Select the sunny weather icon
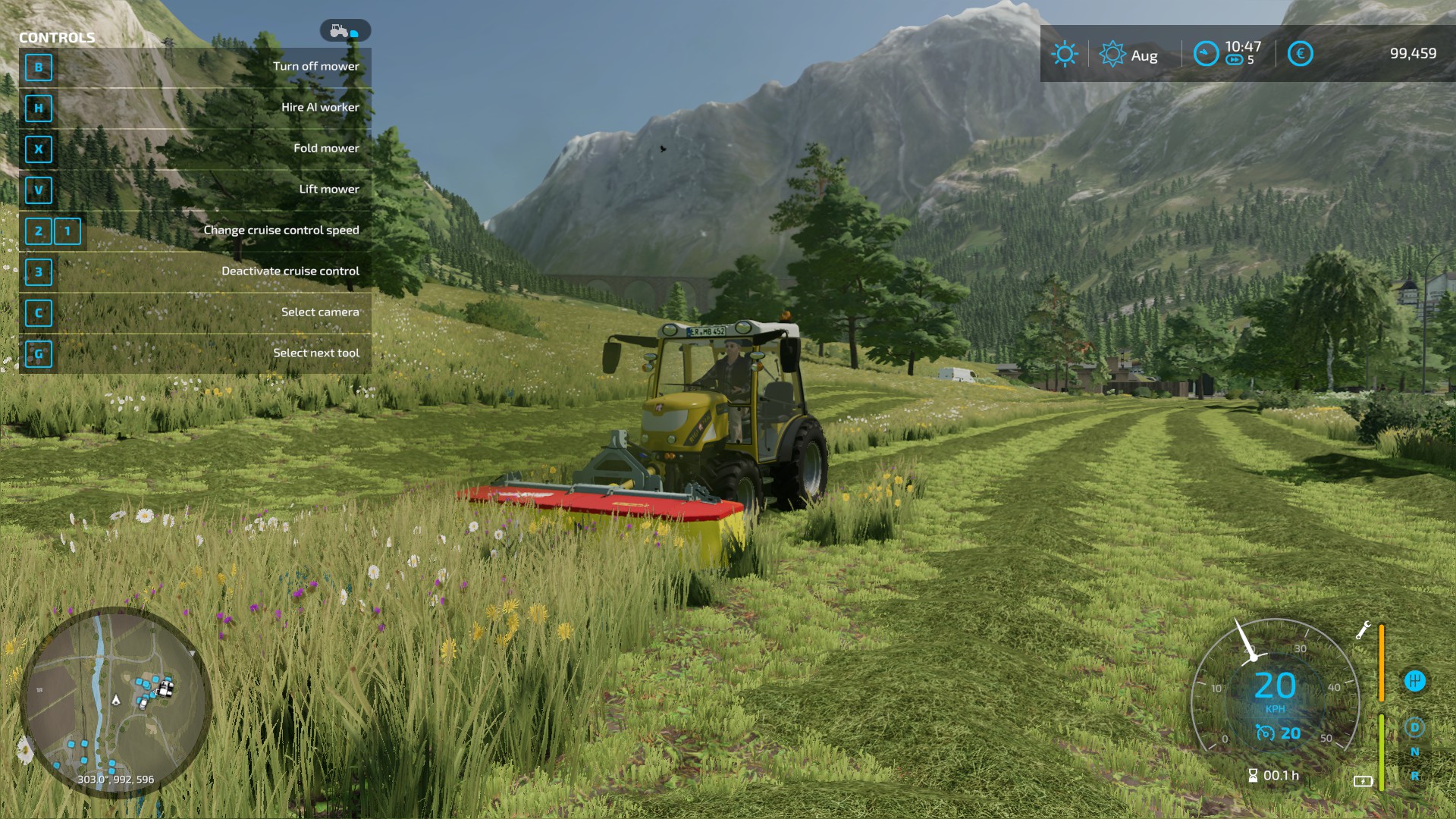The image size is (1456, 819). pos(1064,54)
